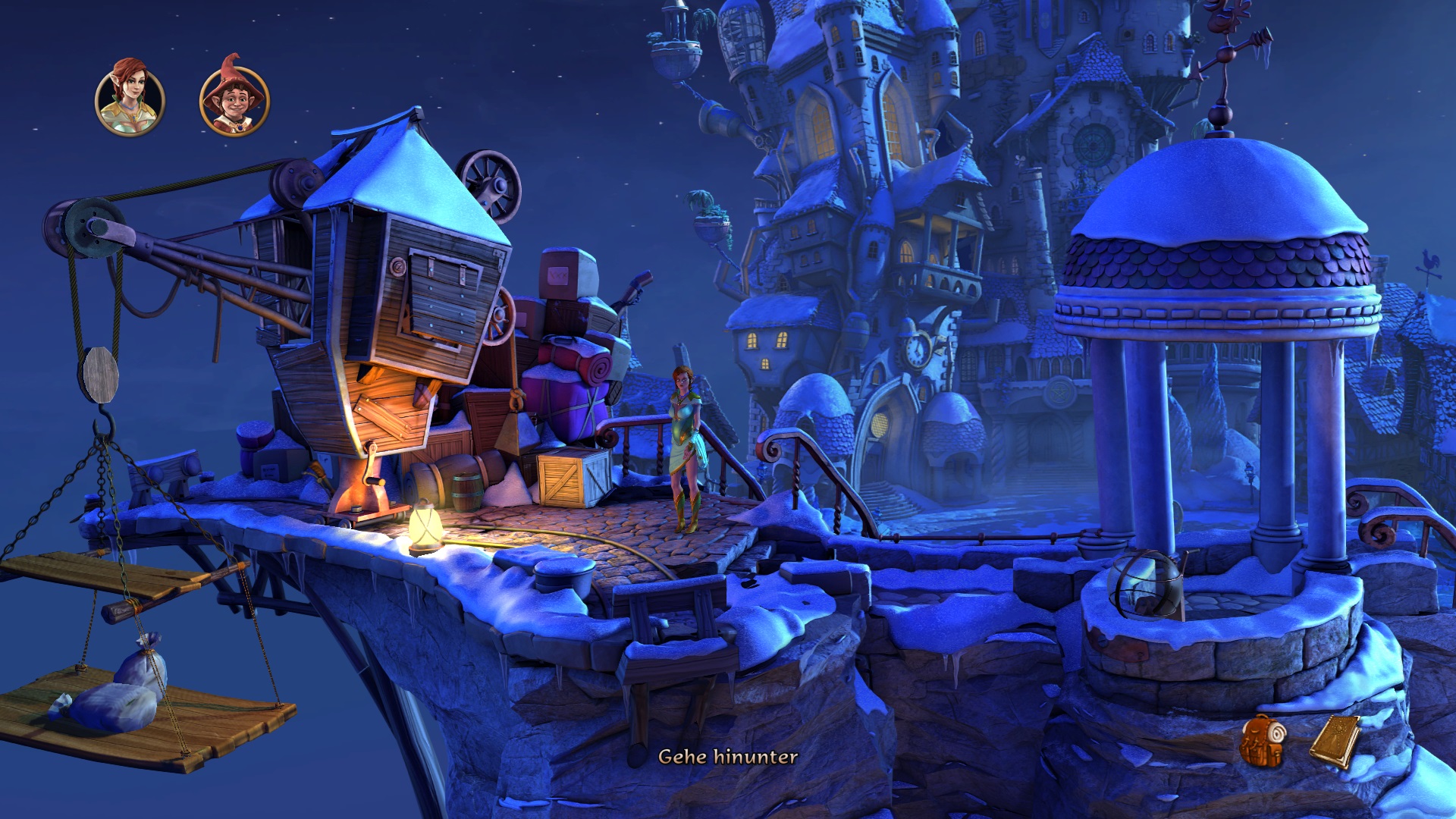Open the backpack inventory
This screenshot has height=819, width=1456.
click(x=1262, y=741)
